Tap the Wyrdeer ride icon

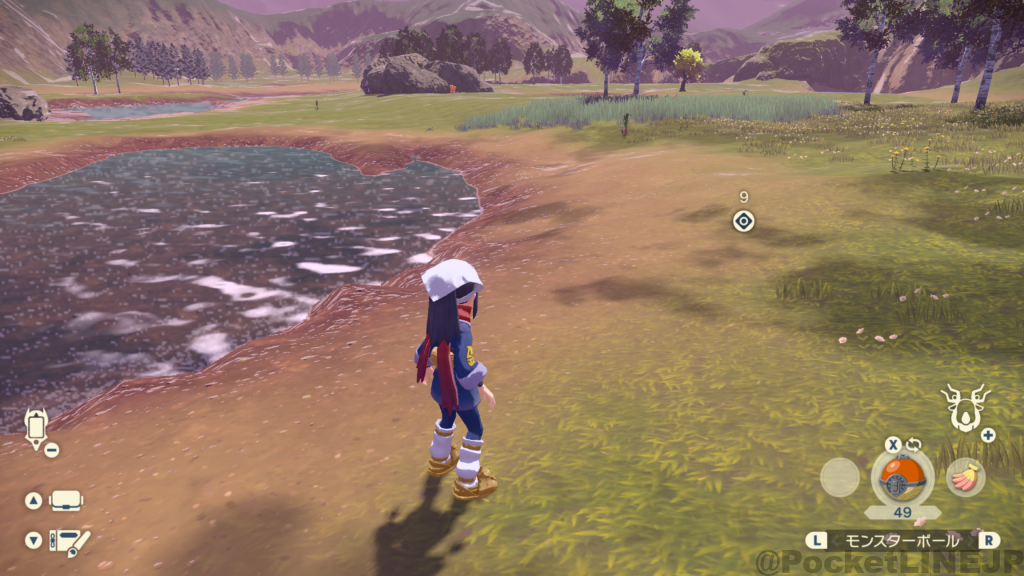tap(965, 407)
